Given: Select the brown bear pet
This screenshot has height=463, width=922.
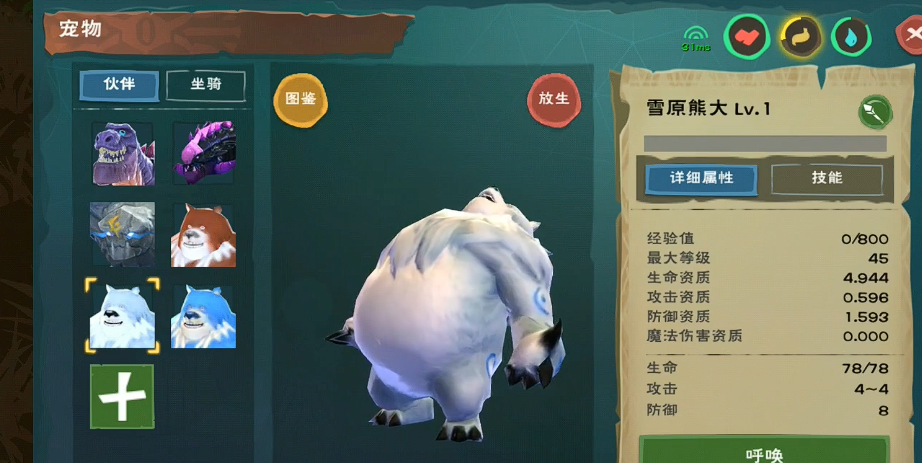Looking at the screenshot, I should coord(204,234).
